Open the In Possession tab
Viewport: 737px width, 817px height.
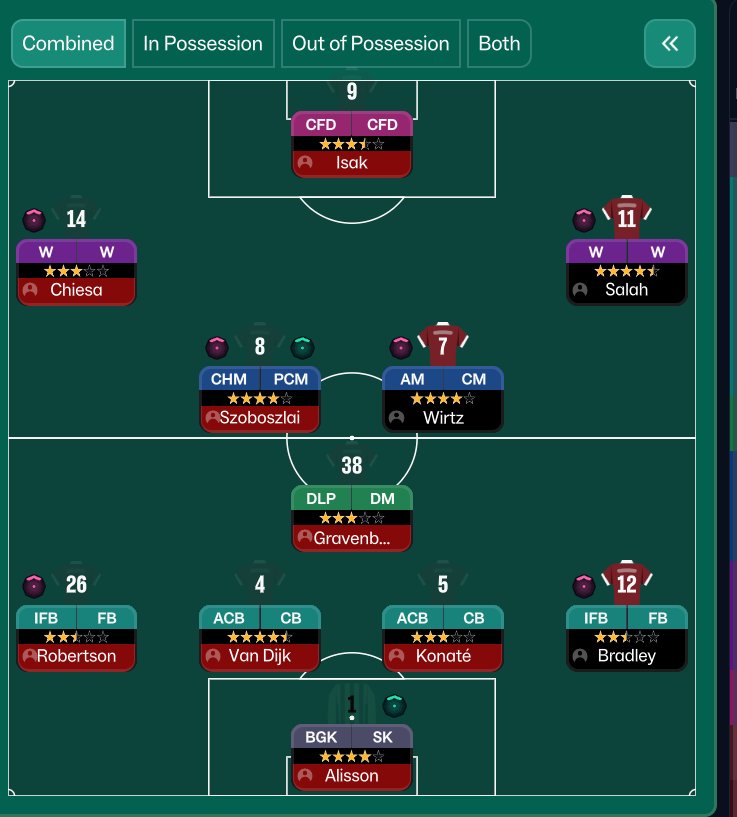point(203,44)
